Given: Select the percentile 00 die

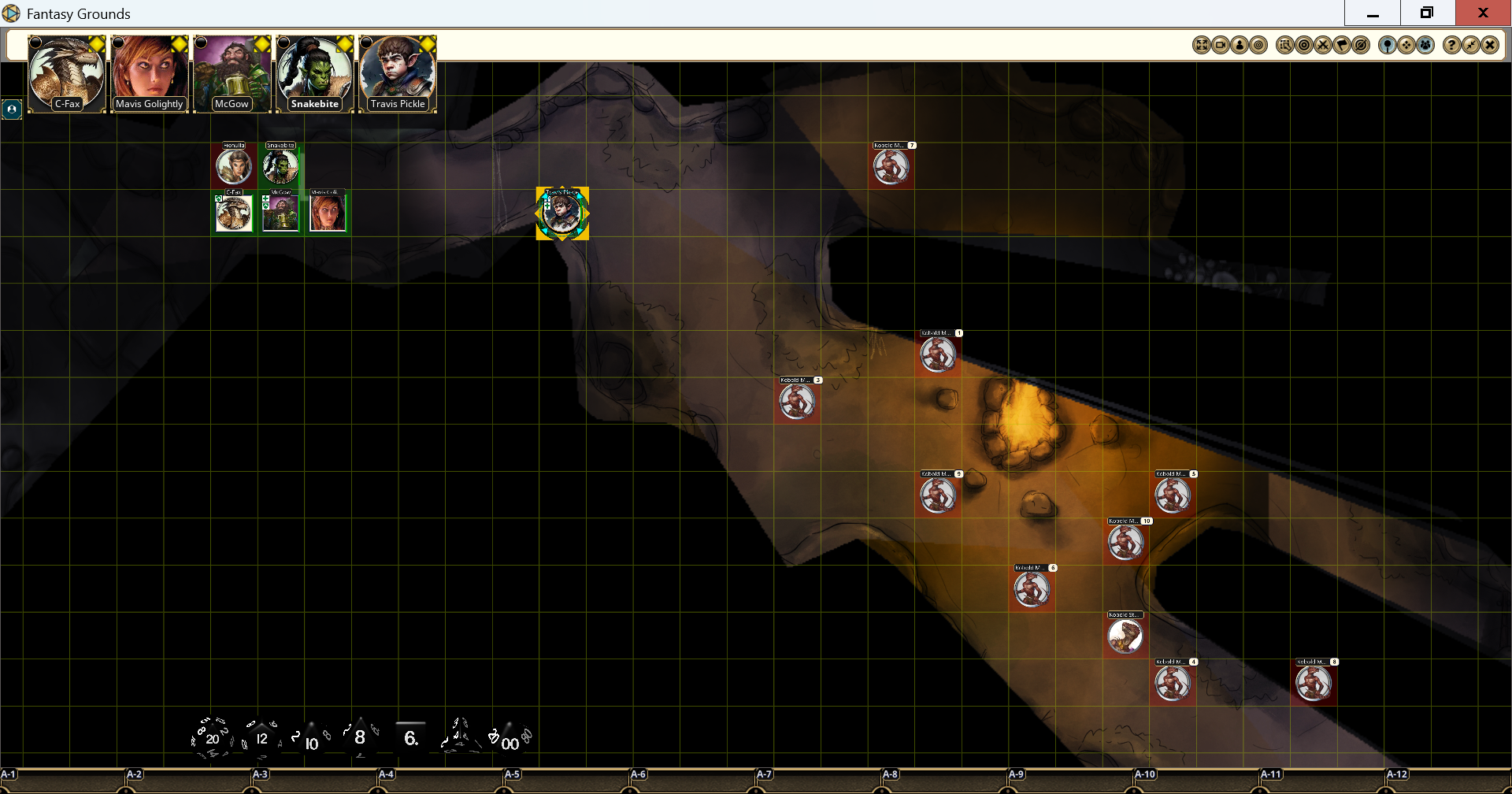Looking at the screenshot, I should tap(510, 740).
